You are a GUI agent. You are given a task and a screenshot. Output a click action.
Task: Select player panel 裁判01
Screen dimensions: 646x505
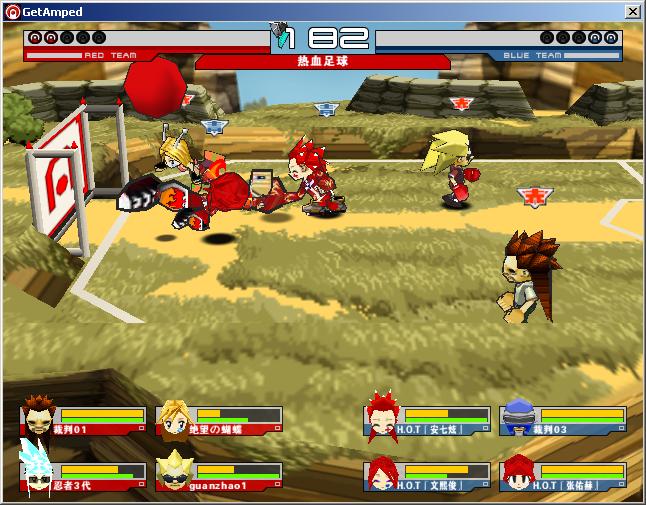[x=83, y=419]
